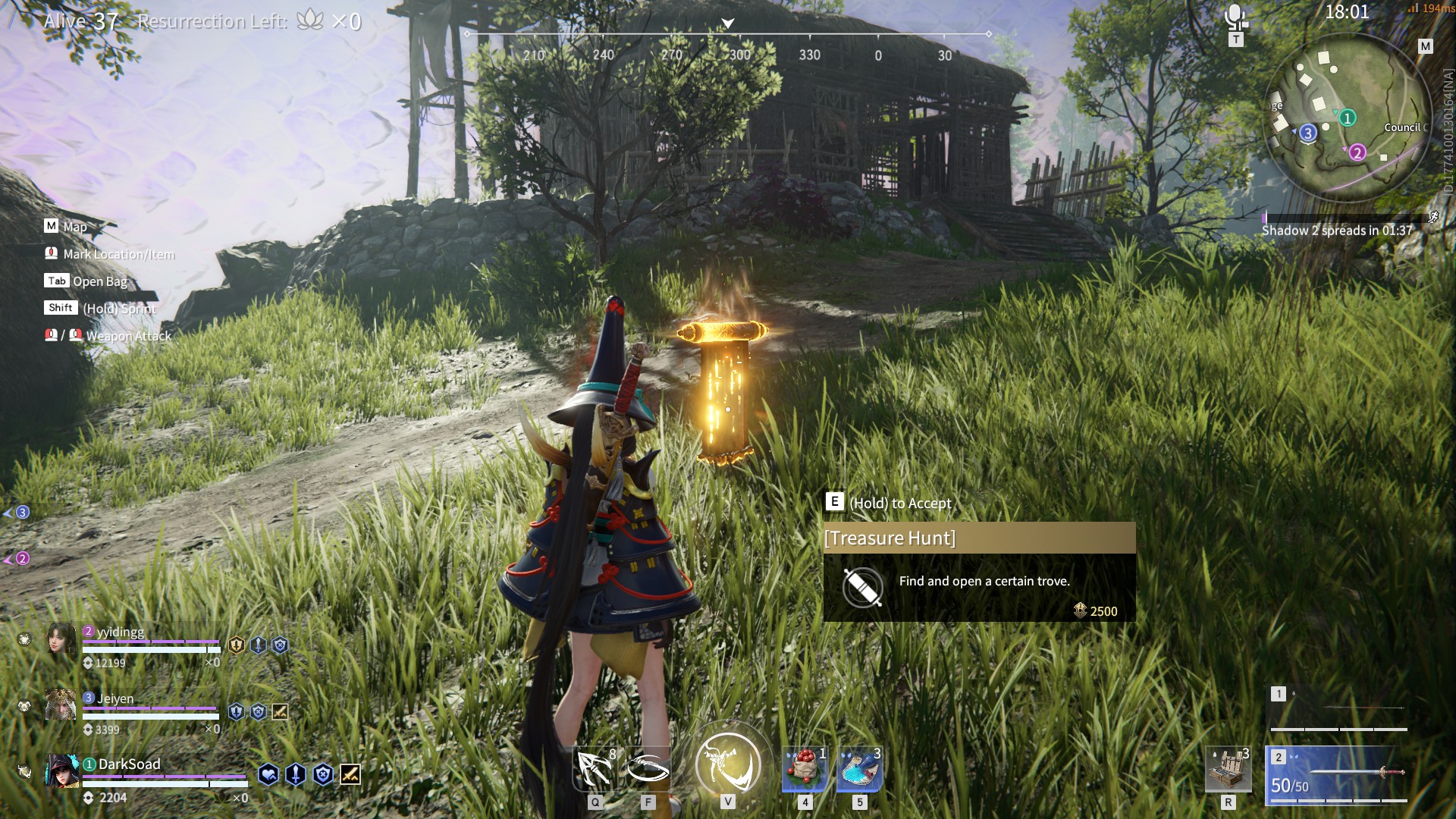This screenshot has height=819, width=1456.
Task: Click teammate 2 marker on minimap
Action: (x=1357, y=152)
